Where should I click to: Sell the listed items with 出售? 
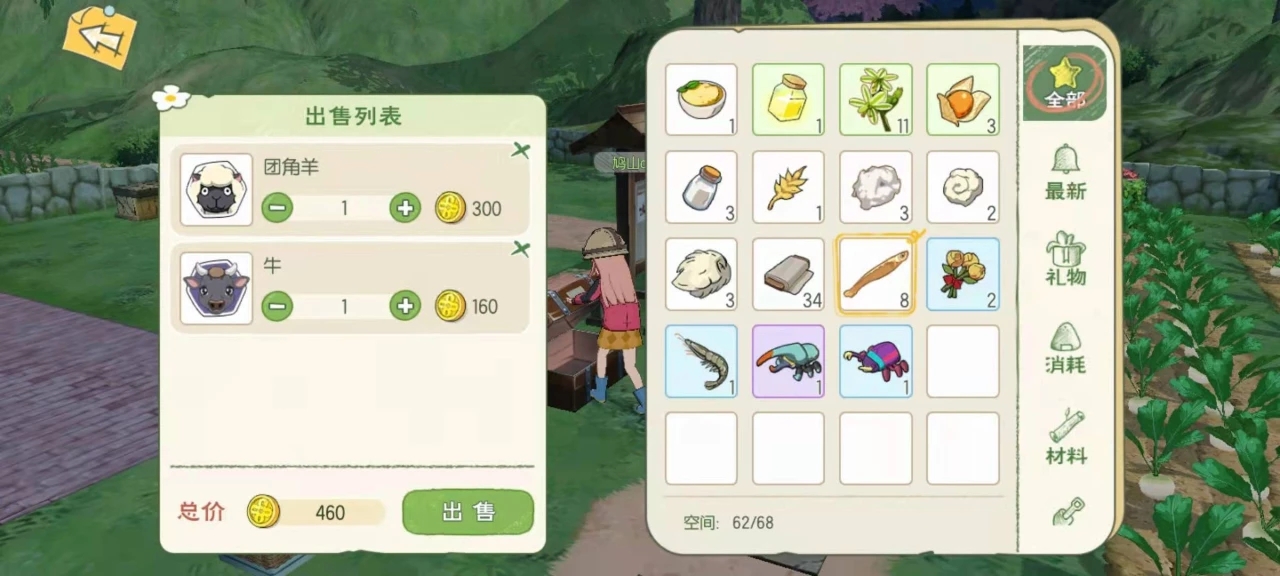[468, 512]
